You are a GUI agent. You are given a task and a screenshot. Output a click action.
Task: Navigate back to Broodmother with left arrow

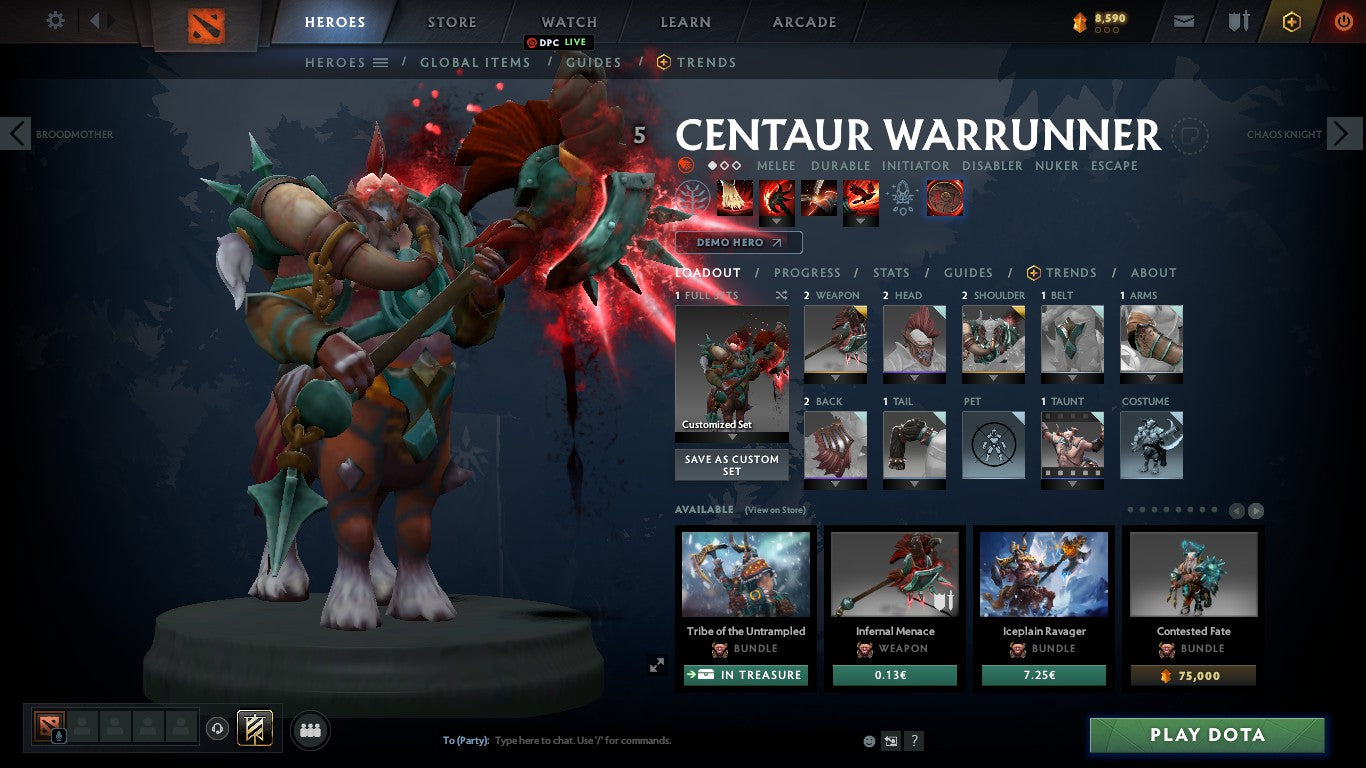point(15,133)
